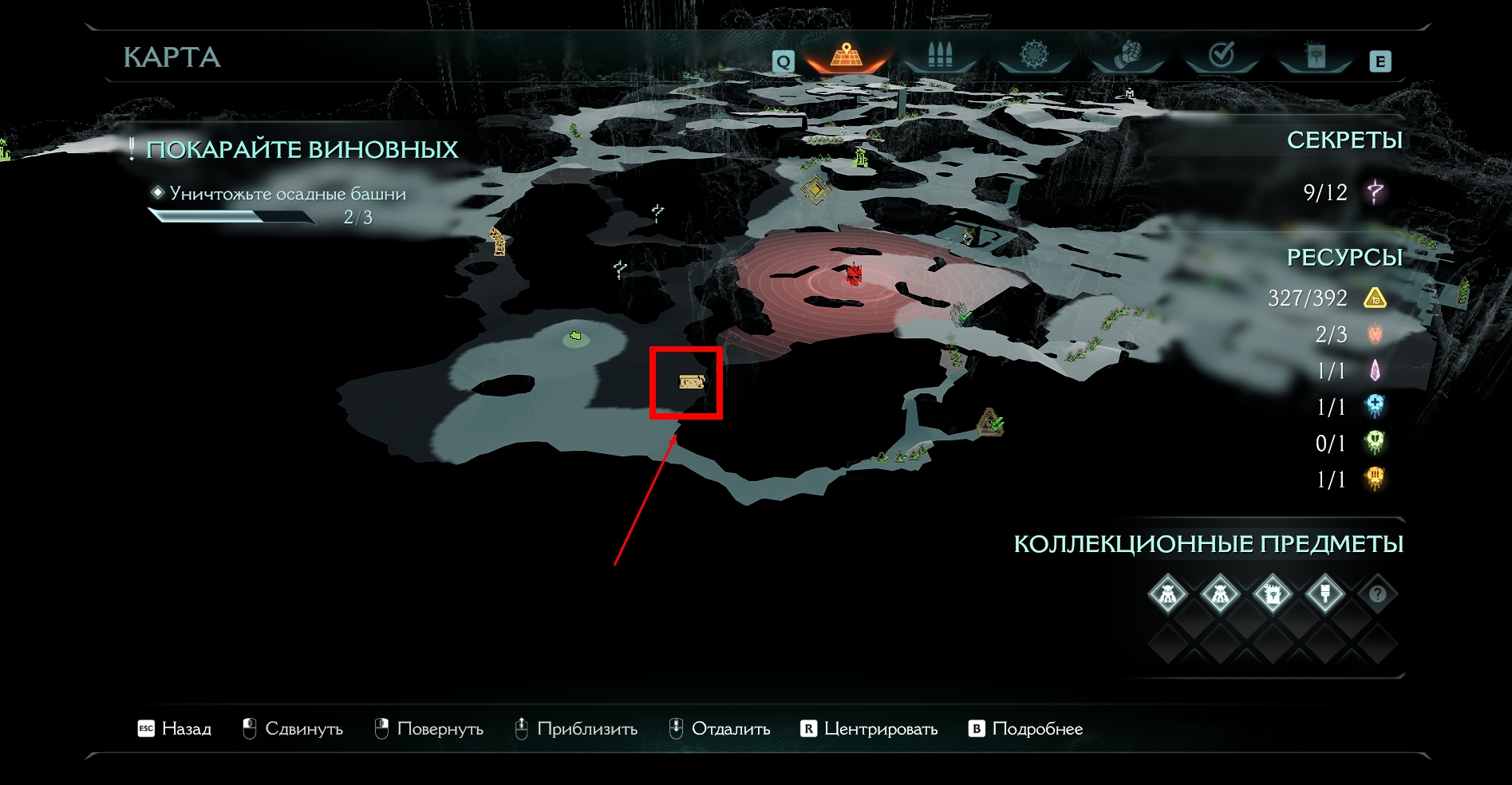Select the paintbrush skin collectible icon

click(1324, 594)
